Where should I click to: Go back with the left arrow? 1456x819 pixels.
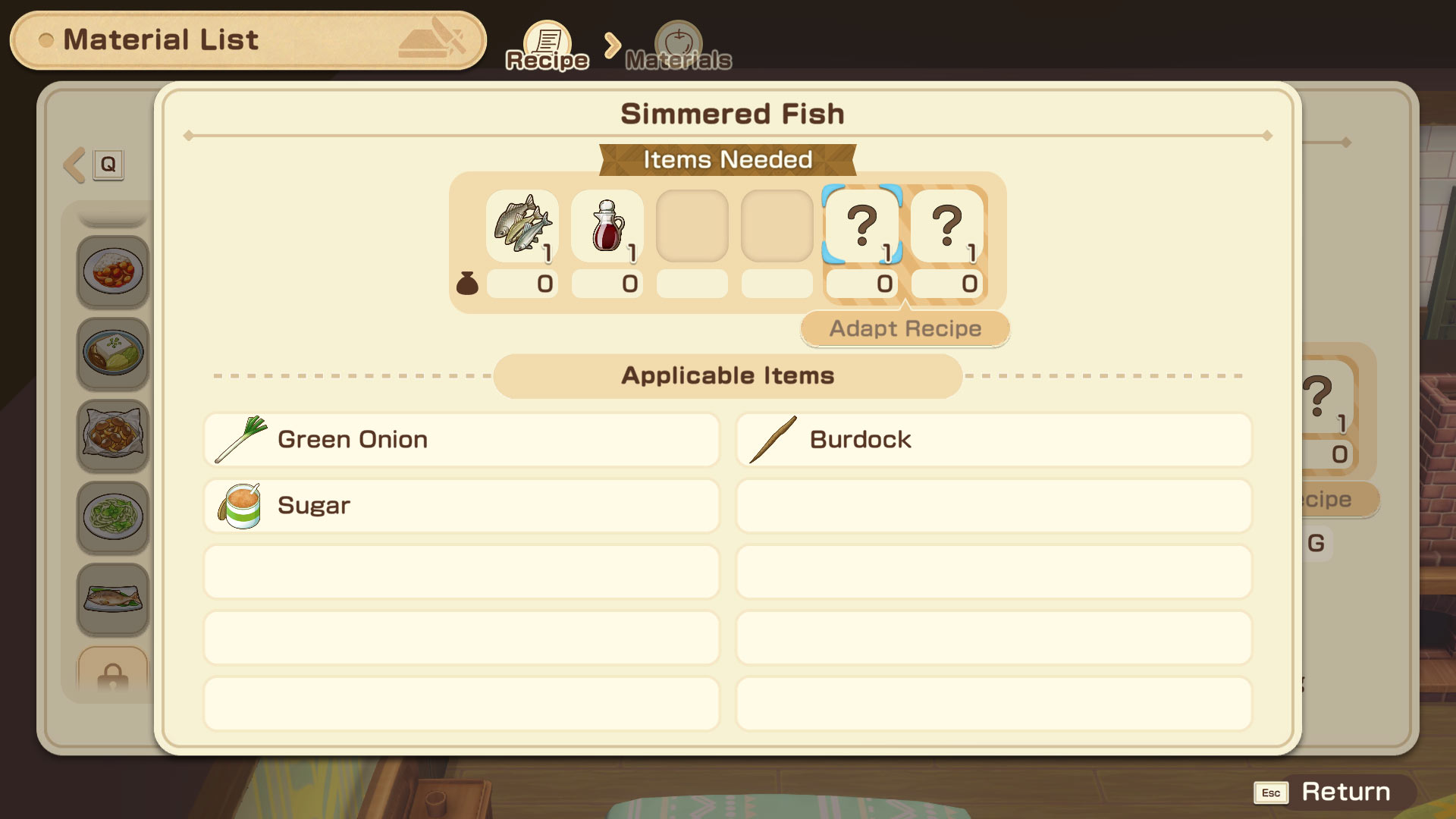tap(76, 165)
